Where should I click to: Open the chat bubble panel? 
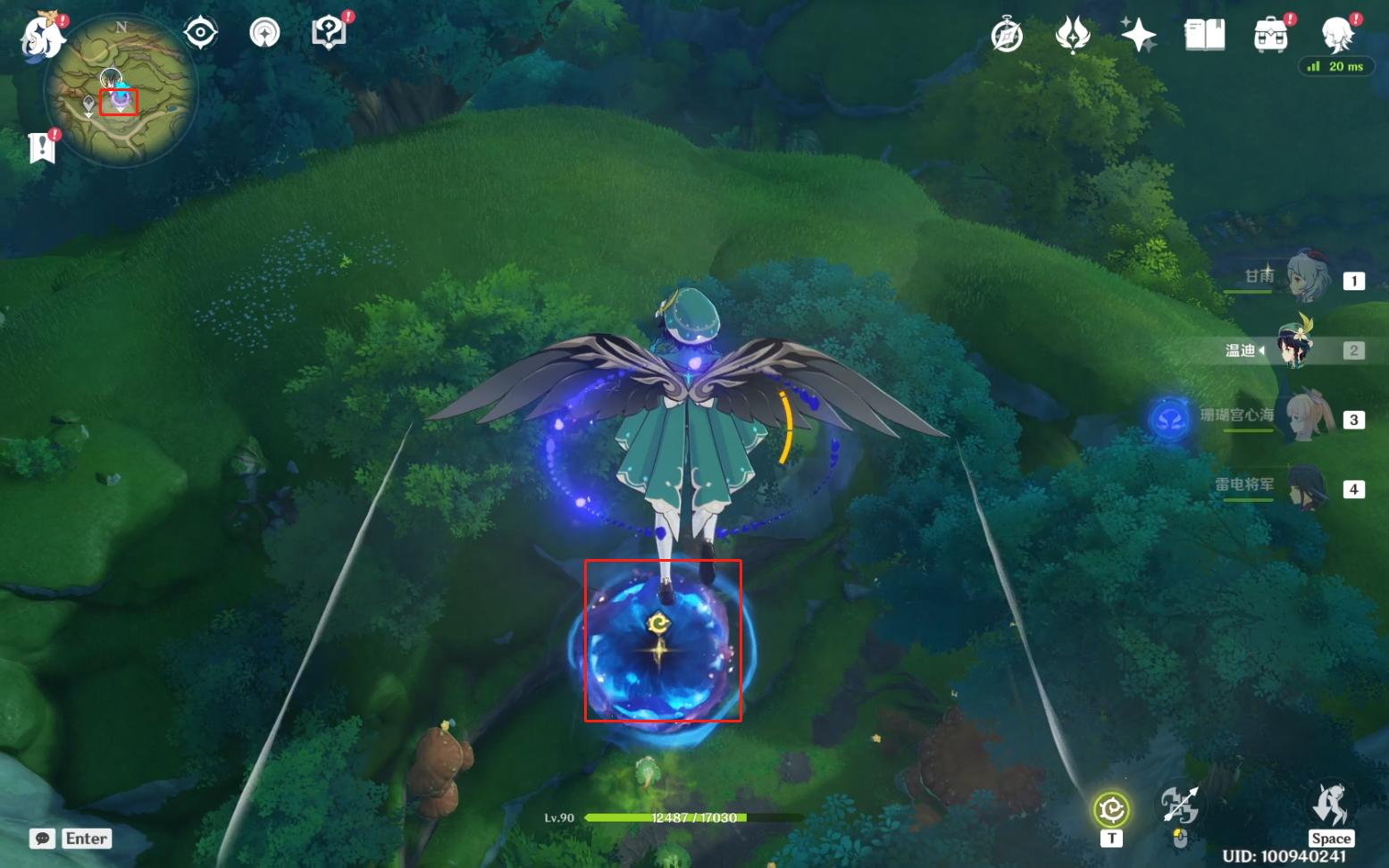point(43,839)
